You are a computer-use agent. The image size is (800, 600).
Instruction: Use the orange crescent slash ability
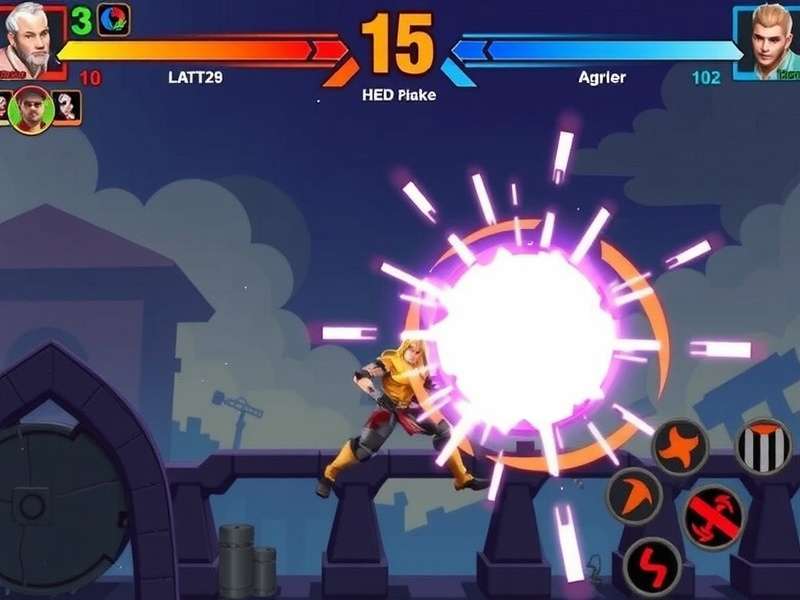point(634,496)
